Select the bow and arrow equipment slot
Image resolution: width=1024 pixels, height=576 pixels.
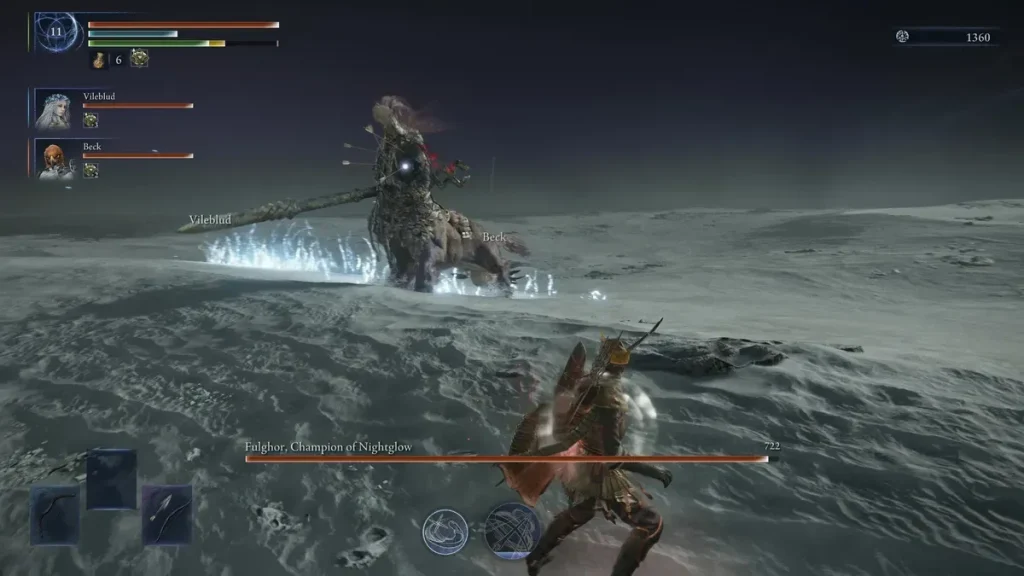(x=166, y=514)
